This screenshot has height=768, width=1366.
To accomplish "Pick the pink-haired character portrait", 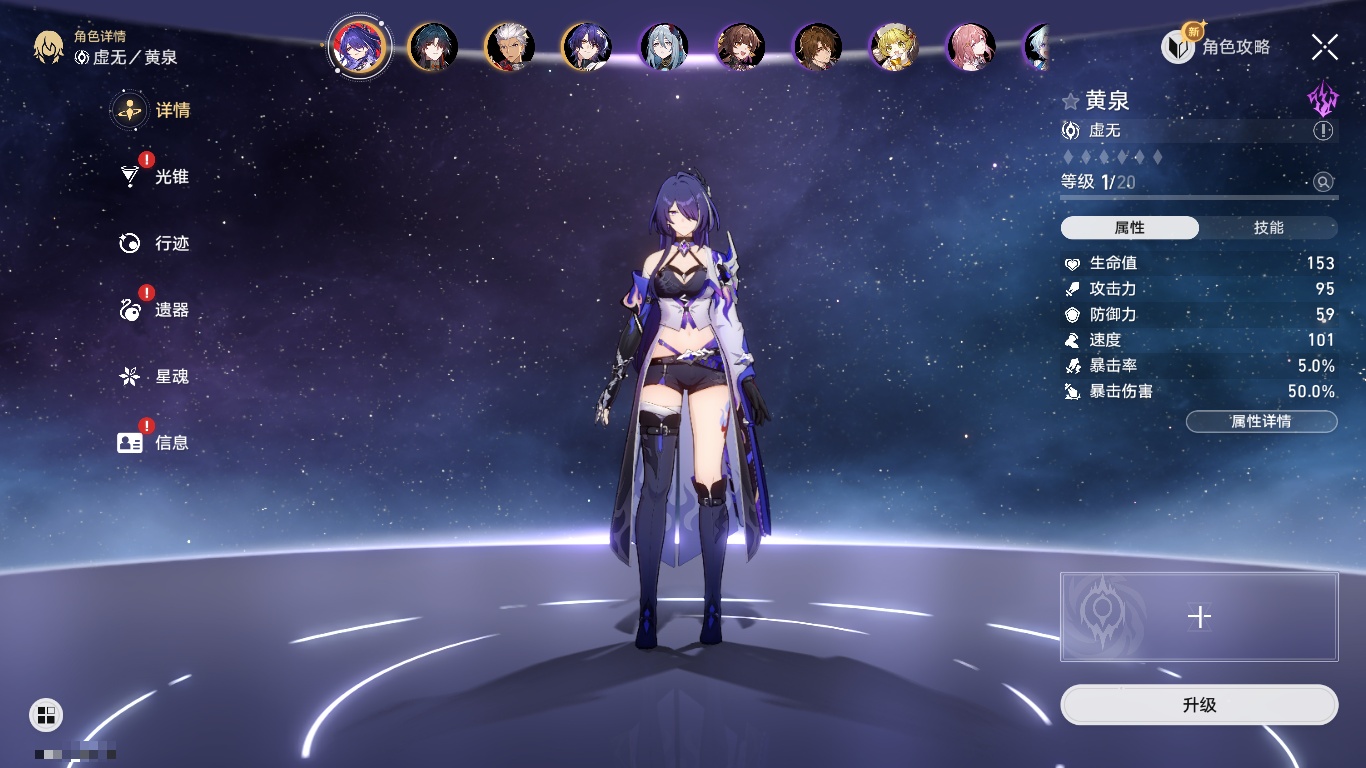I will pos(971,47).
